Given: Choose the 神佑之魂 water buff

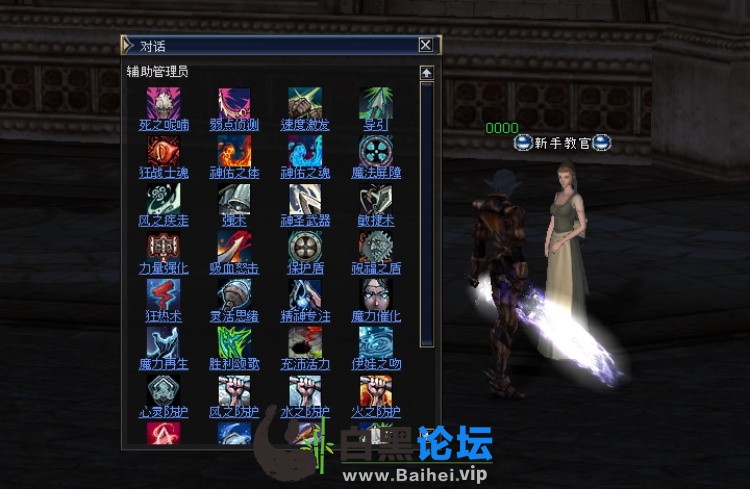Looking at the screenshot, I should point(305,173).
